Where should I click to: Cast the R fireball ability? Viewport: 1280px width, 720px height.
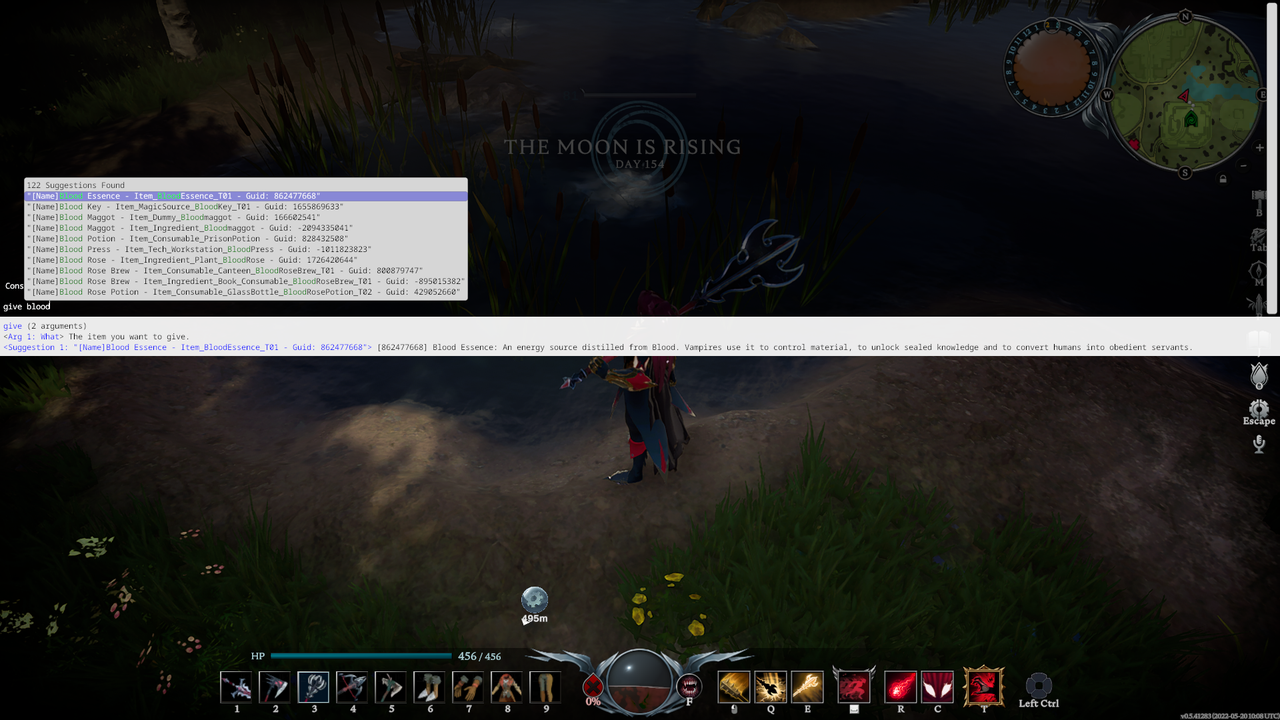pyautogui.click(x=900, y=686)
